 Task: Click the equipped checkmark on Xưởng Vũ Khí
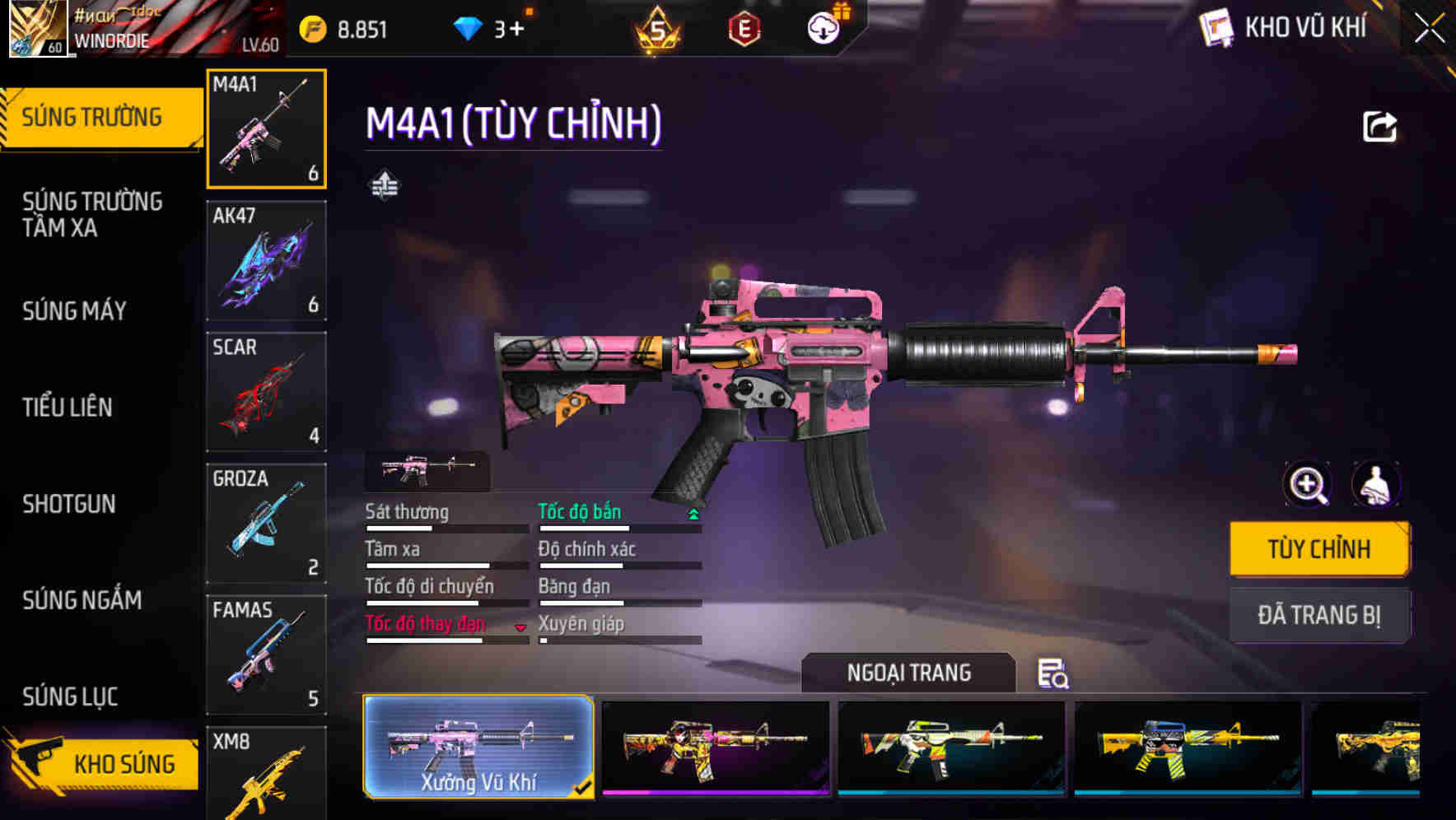click(x=582, y=787)
